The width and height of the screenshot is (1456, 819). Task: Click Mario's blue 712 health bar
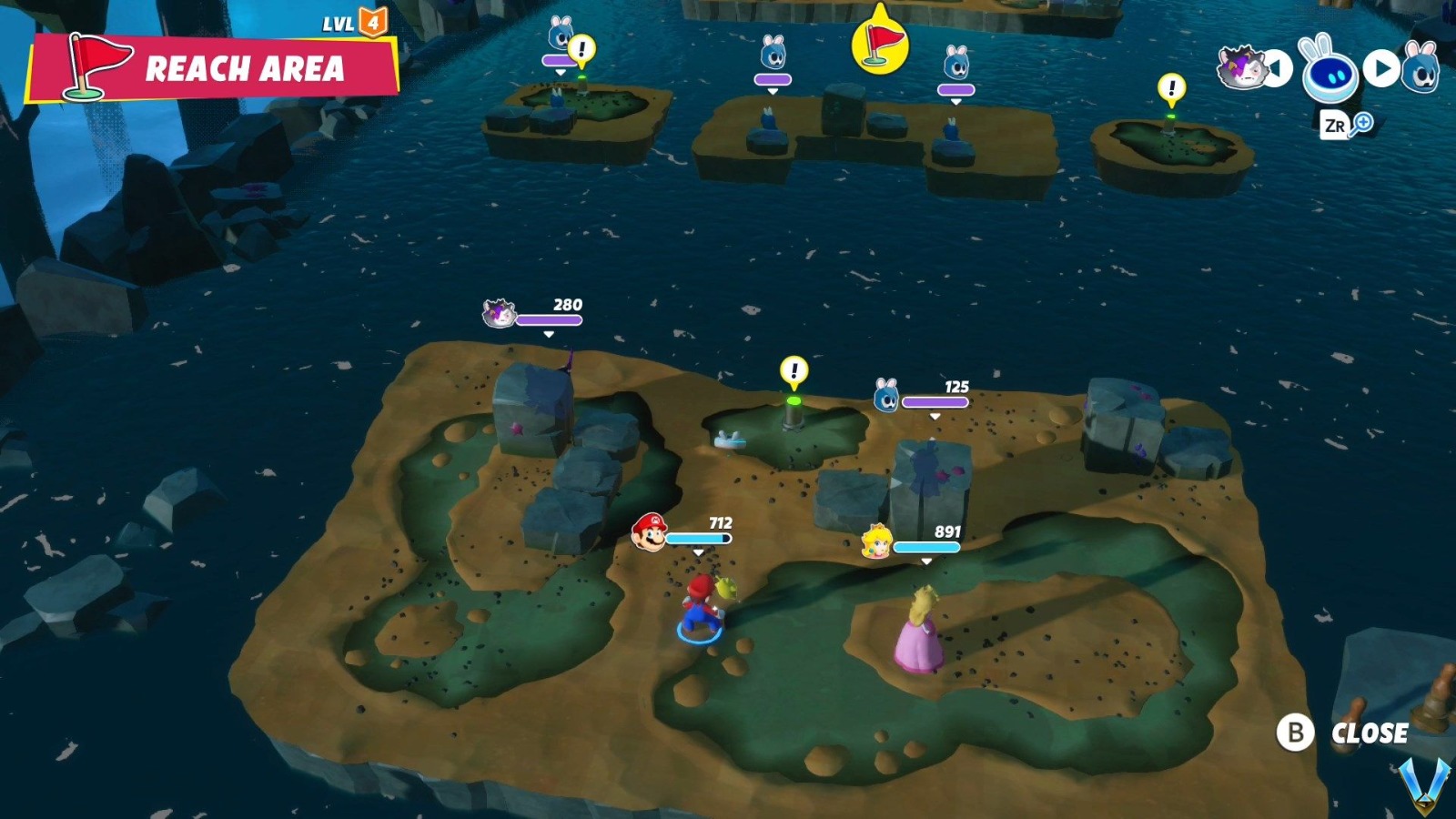[699, 538]
